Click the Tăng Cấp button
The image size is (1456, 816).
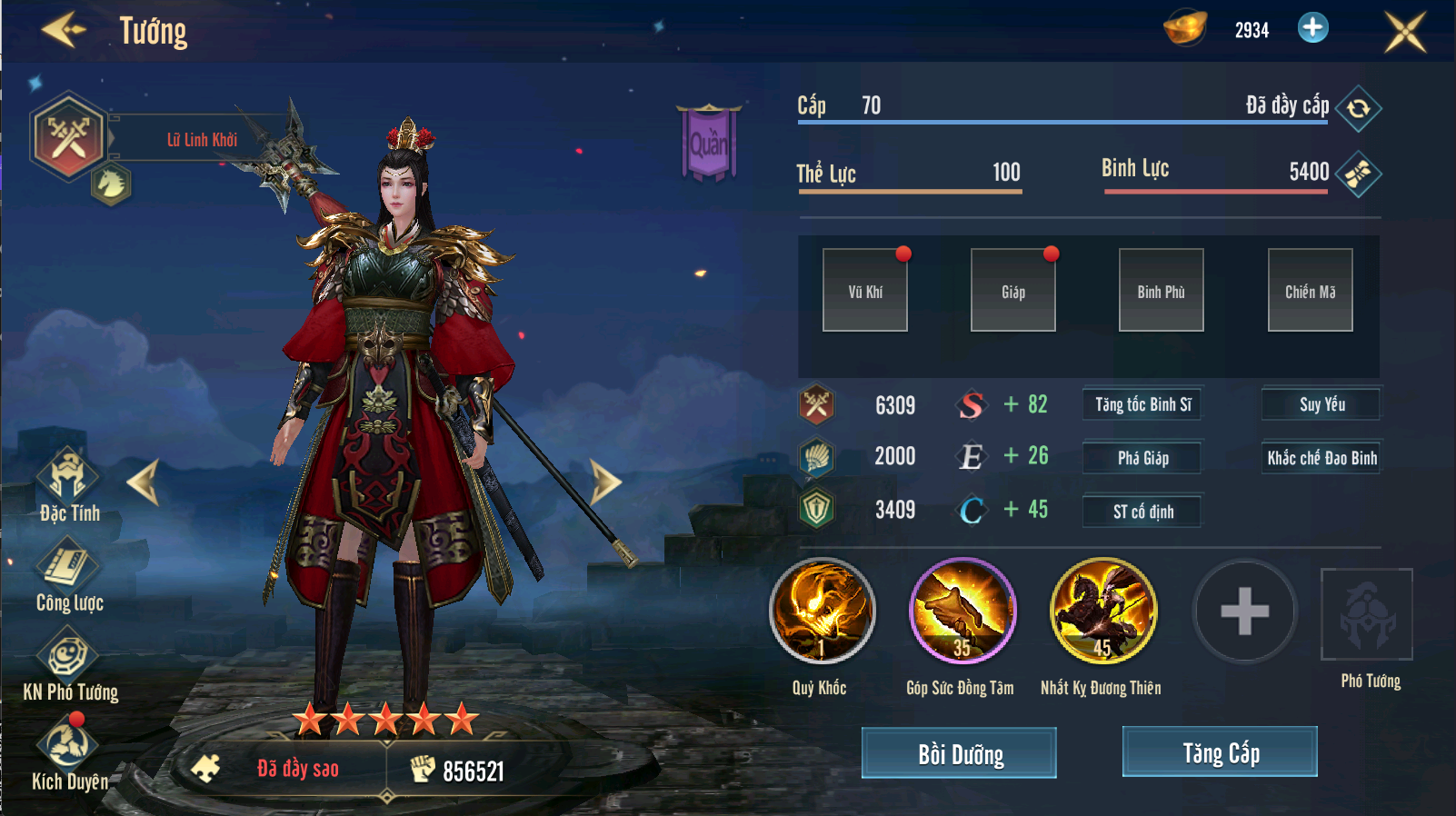1220,752
